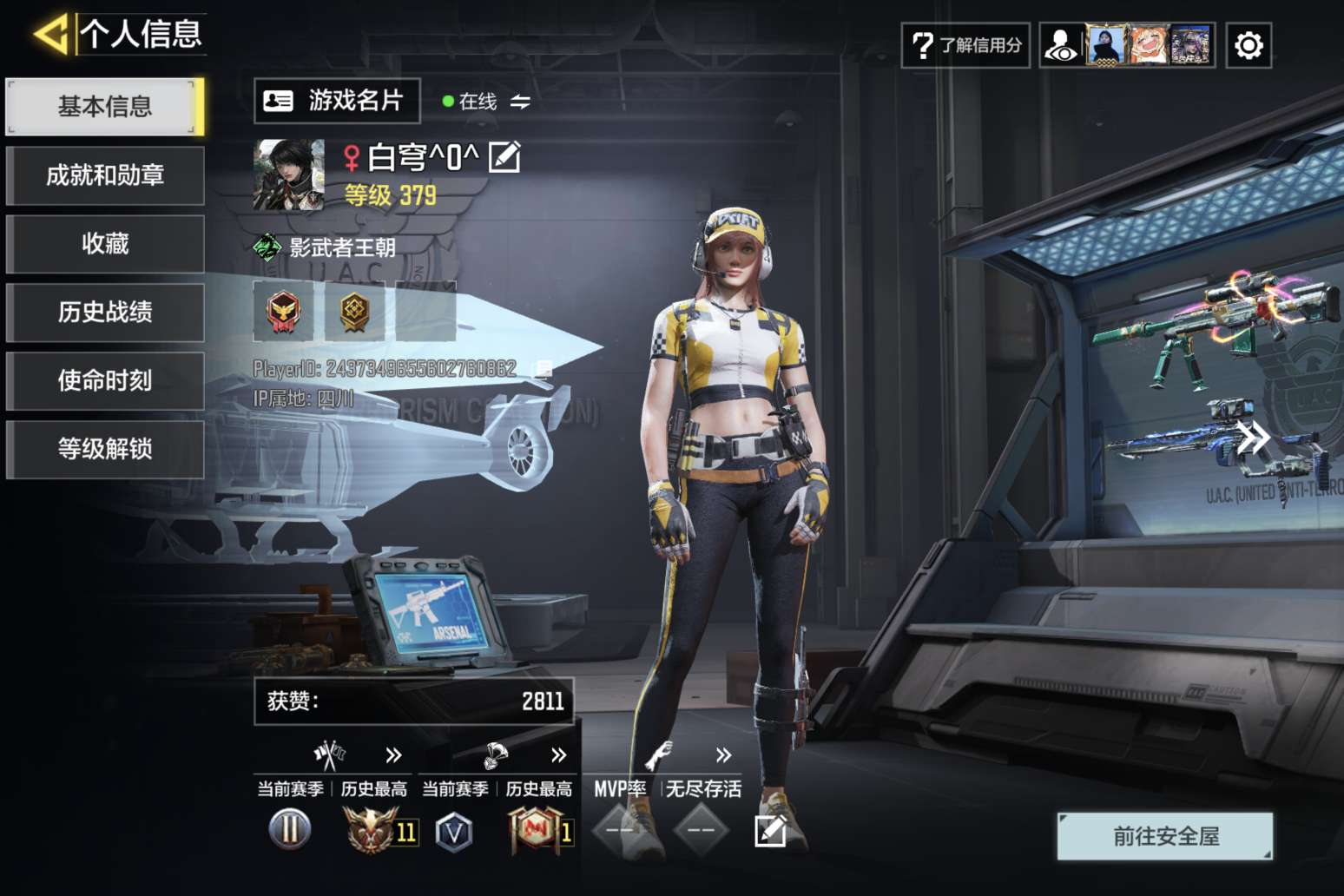Image resolution: width=1344 pixels, height=896 pixels.
Task: Open the spectator eye icon
Action: (x=1061, y=45)
